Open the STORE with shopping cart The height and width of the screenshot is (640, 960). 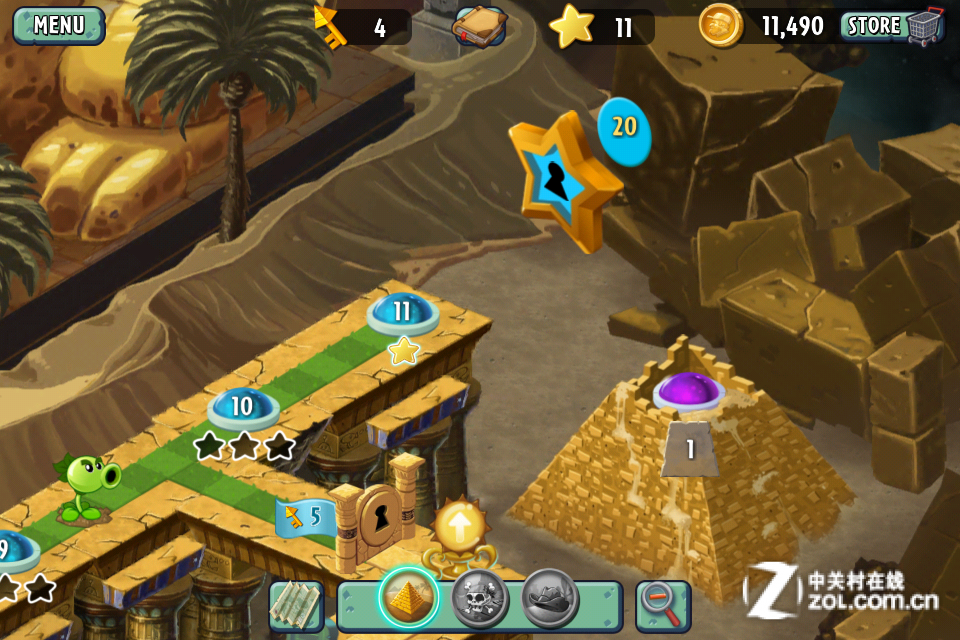893,26
